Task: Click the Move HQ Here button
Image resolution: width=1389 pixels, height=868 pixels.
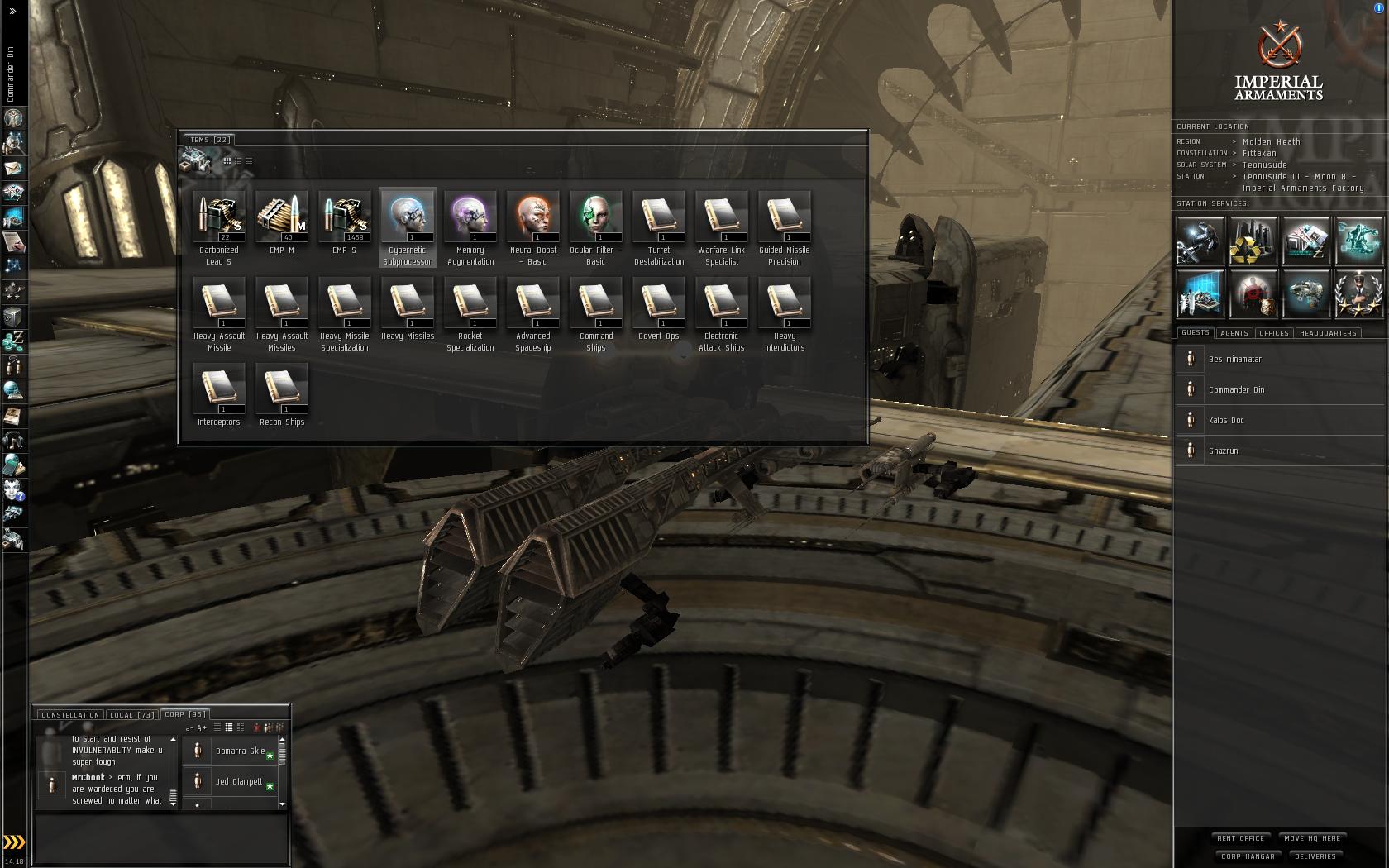Action: coord(1313,838)
